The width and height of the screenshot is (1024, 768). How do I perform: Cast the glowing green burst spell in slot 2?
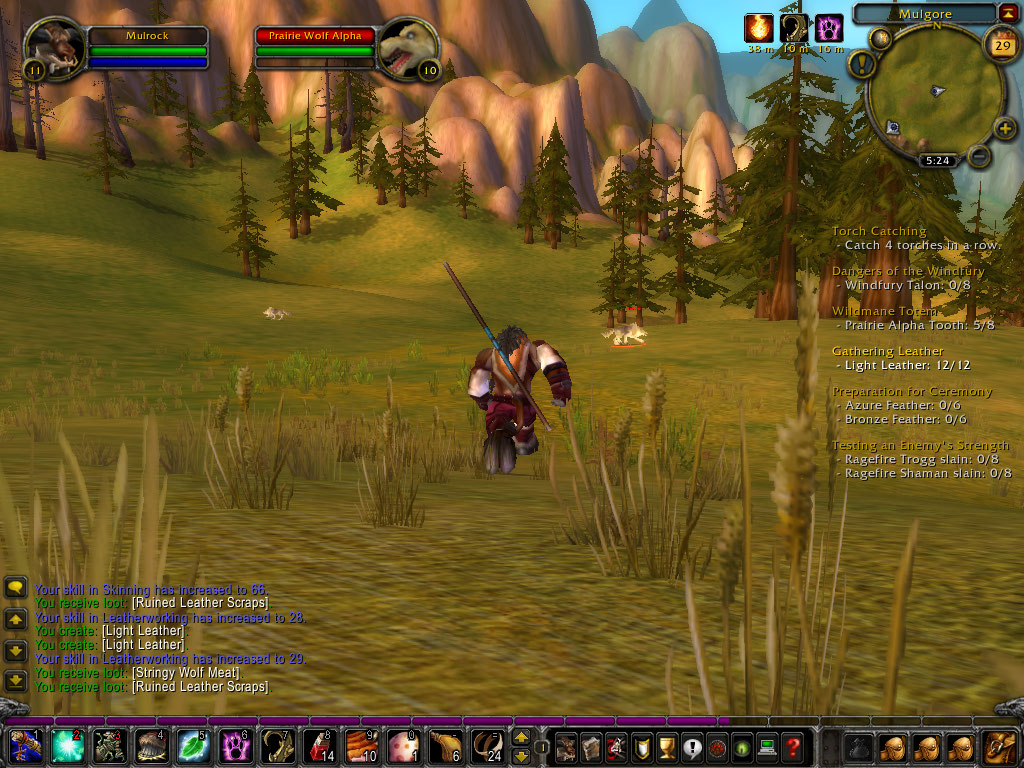68,747
